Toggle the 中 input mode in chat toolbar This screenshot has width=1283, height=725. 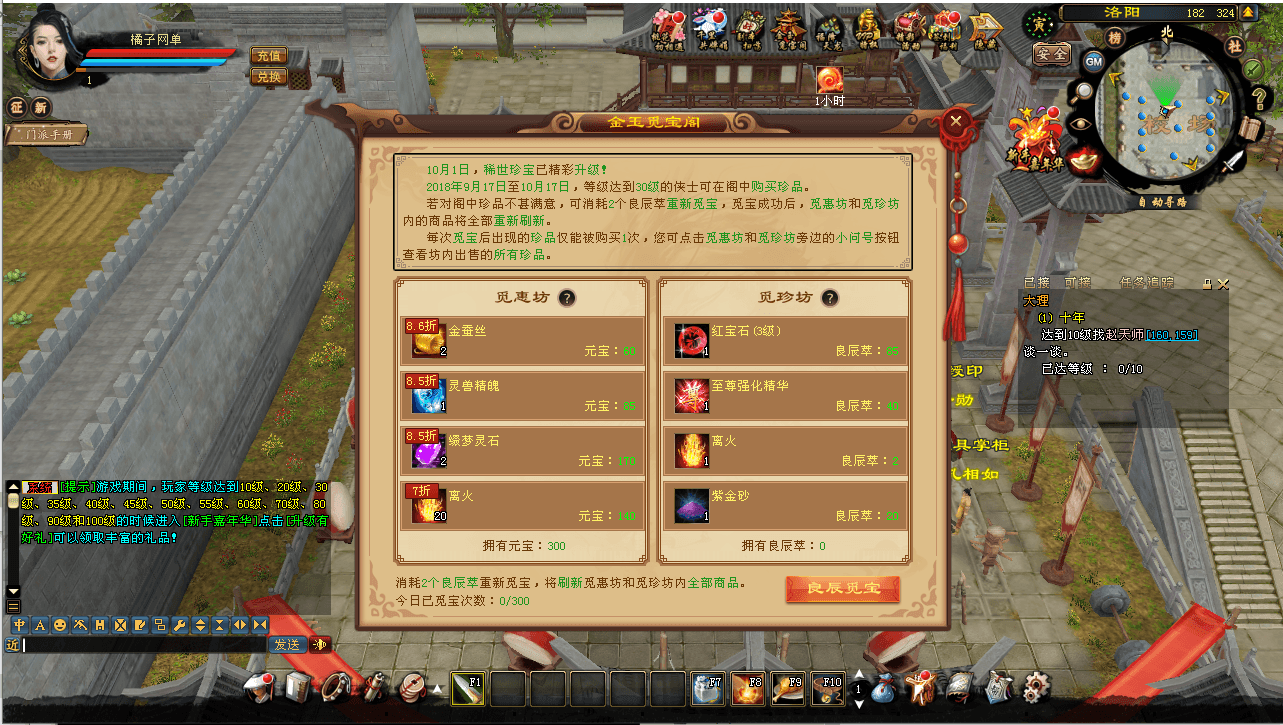click(19, 625)
